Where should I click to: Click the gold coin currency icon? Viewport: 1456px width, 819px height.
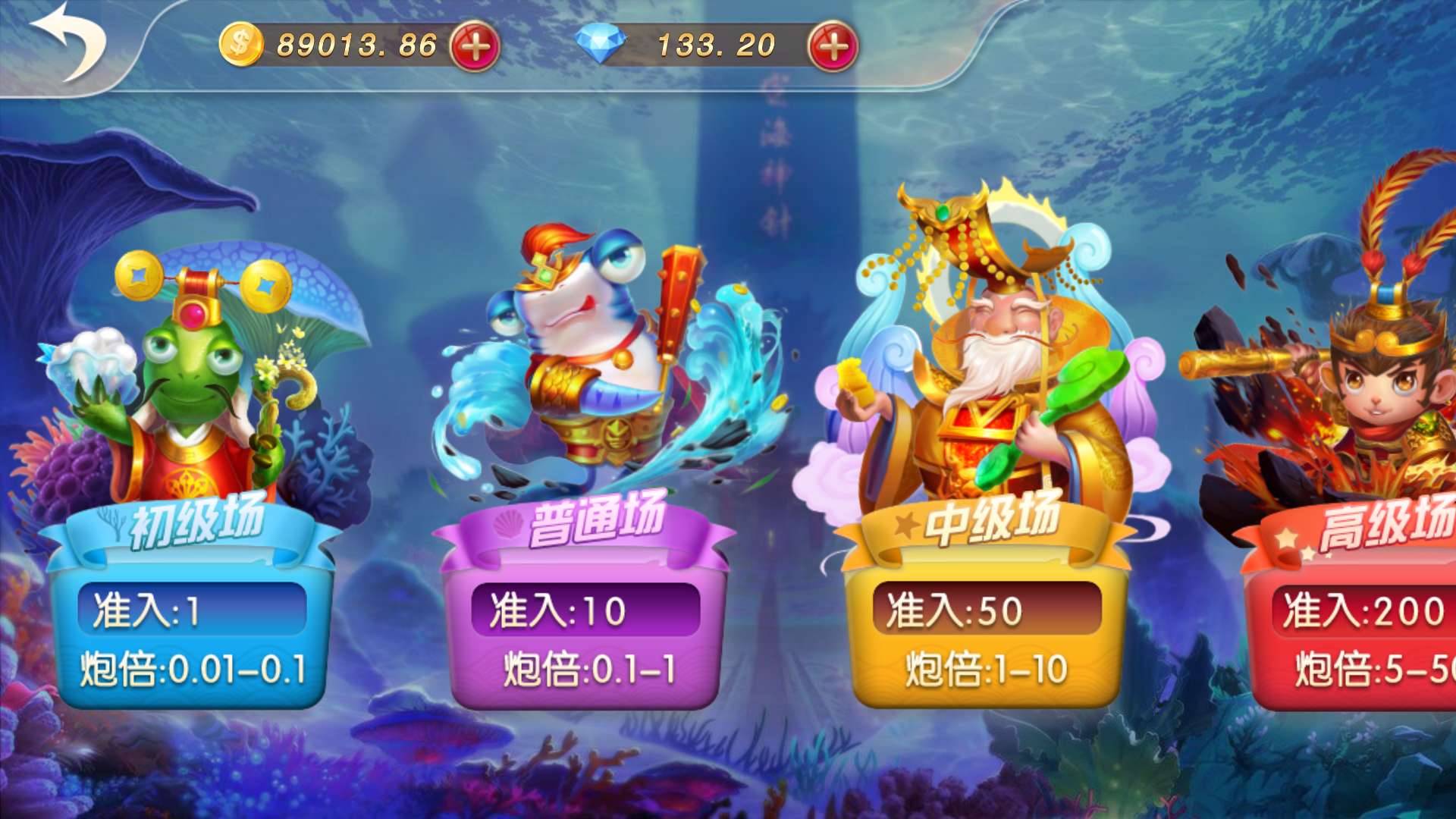coord(240,43)
